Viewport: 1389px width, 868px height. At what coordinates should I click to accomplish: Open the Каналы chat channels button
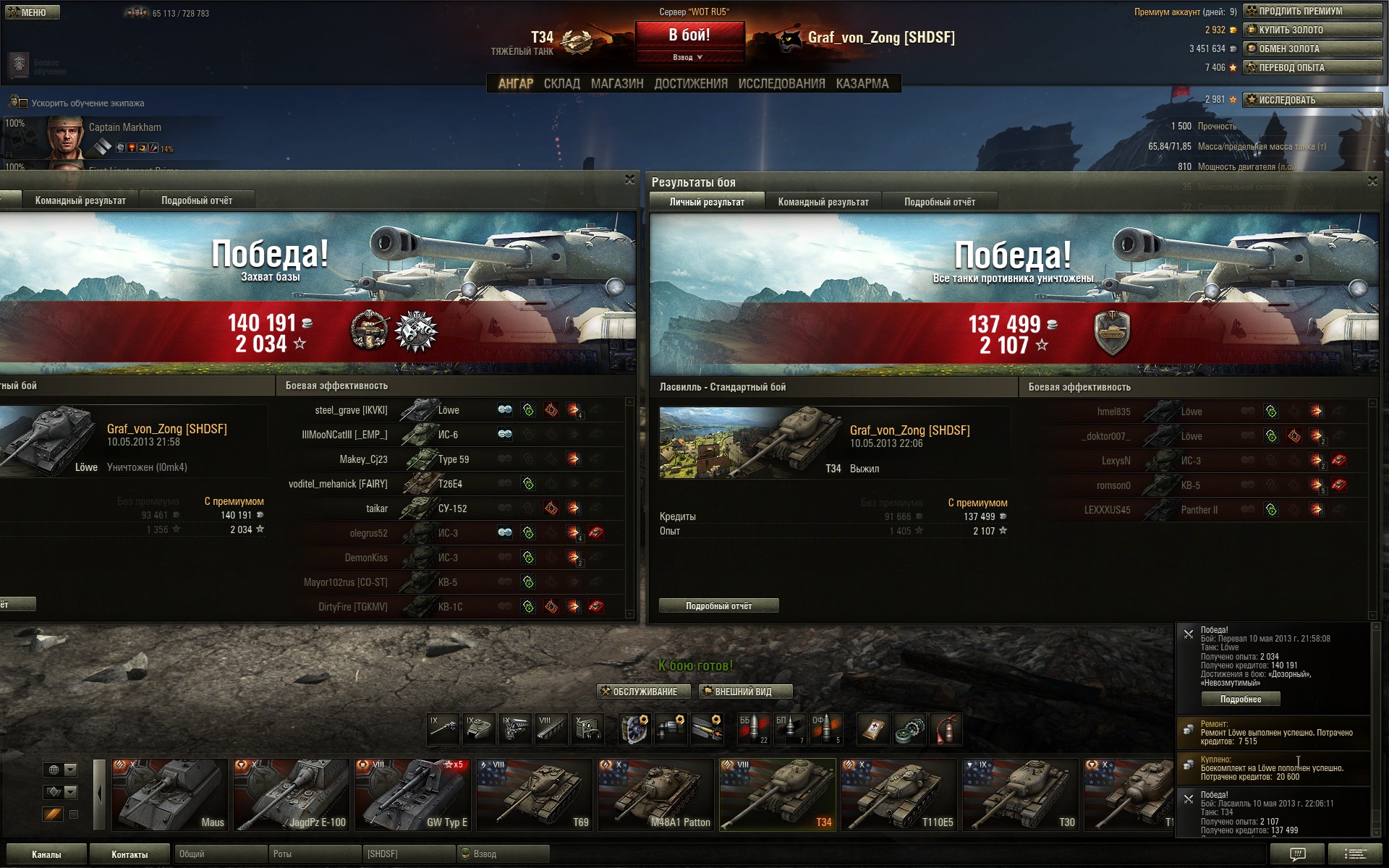coord(46,854)
